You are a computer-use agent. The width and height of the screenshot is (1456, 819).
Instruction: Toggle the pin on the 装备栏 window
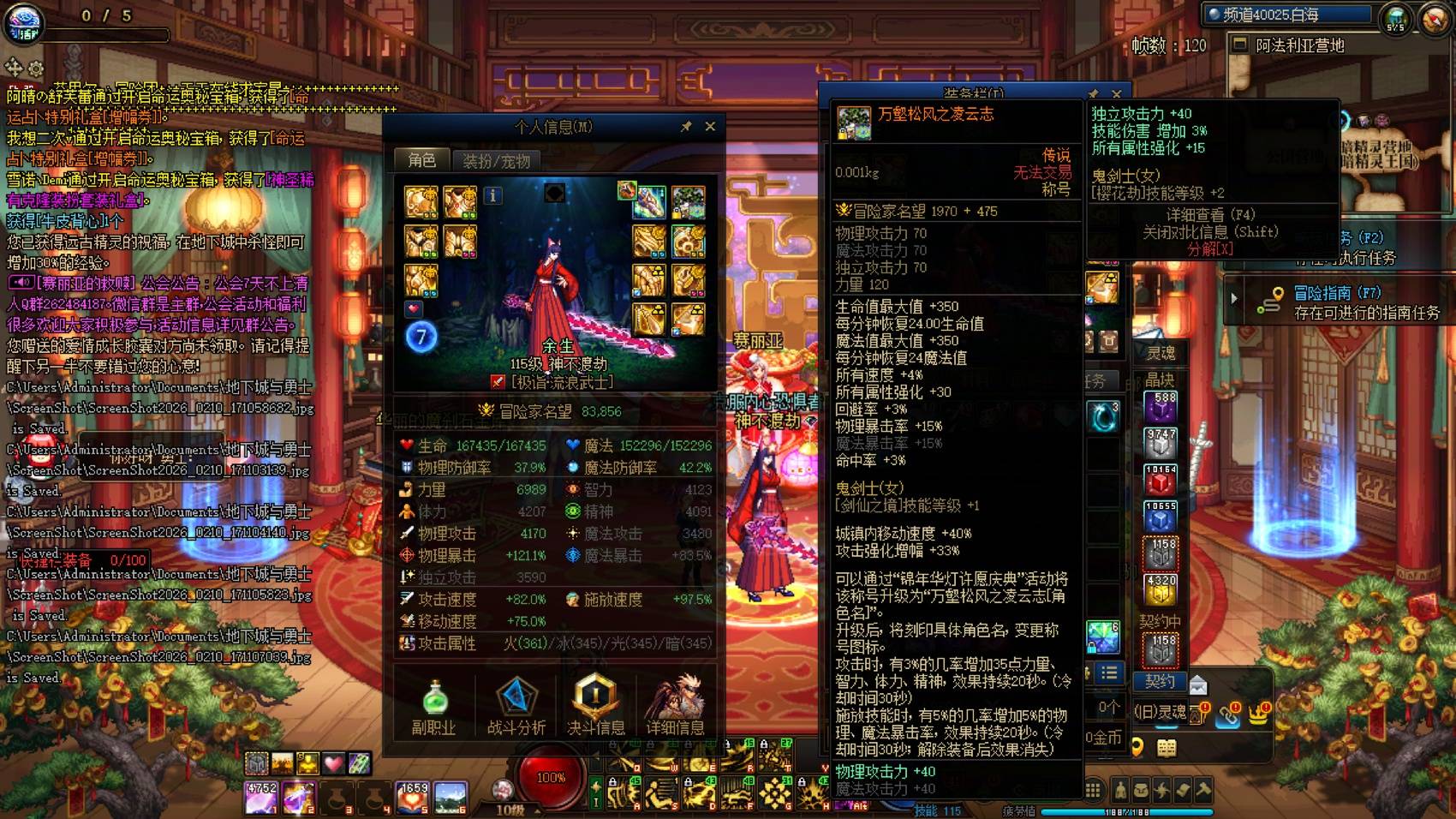point(1093,93)
